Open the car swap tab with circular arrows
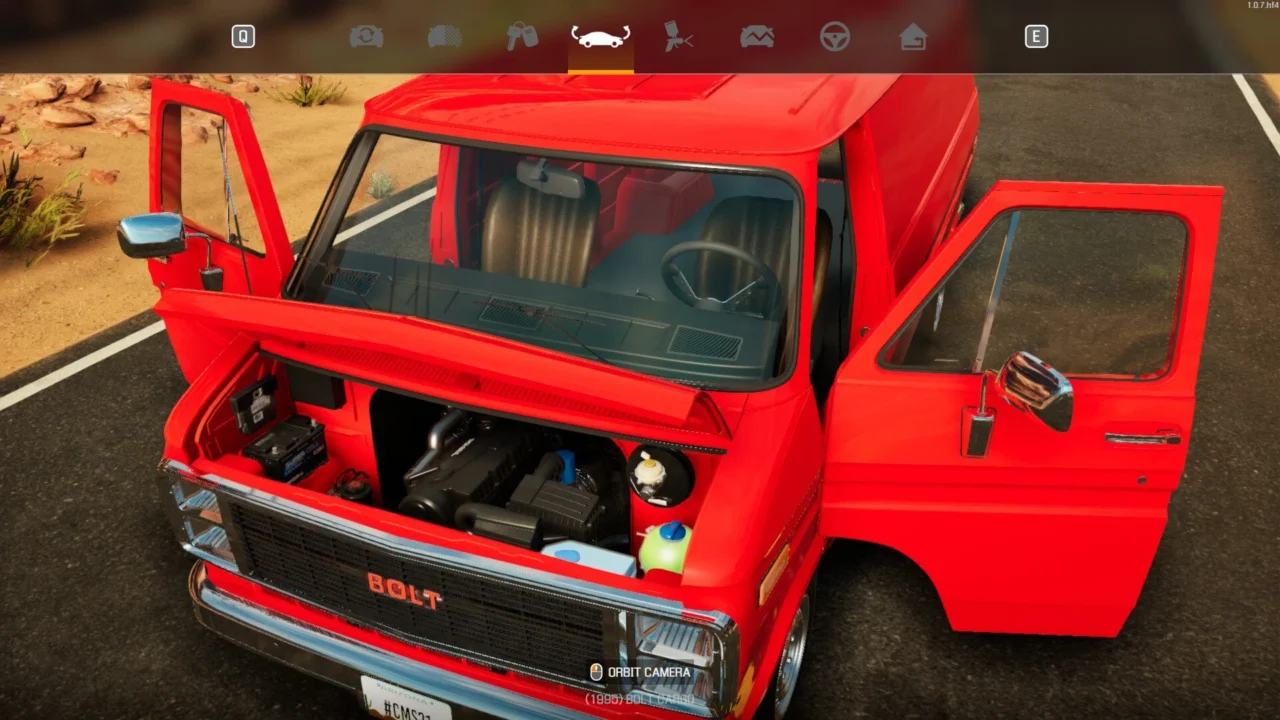Image resolution: width=1280 pixels, height=720 pixels. (x=367, y=37)
